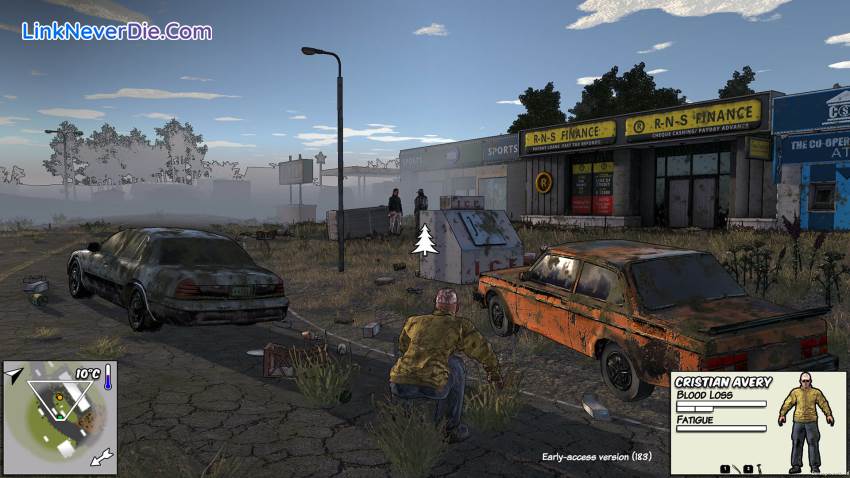The height and width of the screenshot is (478, 850).
Task: Open the LinkNeverDie.Com watermark link
Action: 116,31
